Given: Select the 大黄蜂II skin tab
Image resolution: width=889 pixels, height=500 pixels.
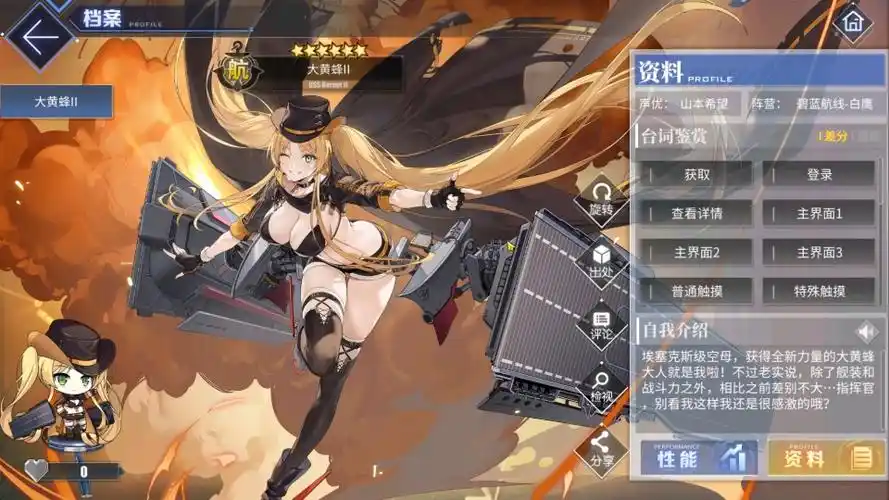Looking at the screenshot, I should 56,101.
